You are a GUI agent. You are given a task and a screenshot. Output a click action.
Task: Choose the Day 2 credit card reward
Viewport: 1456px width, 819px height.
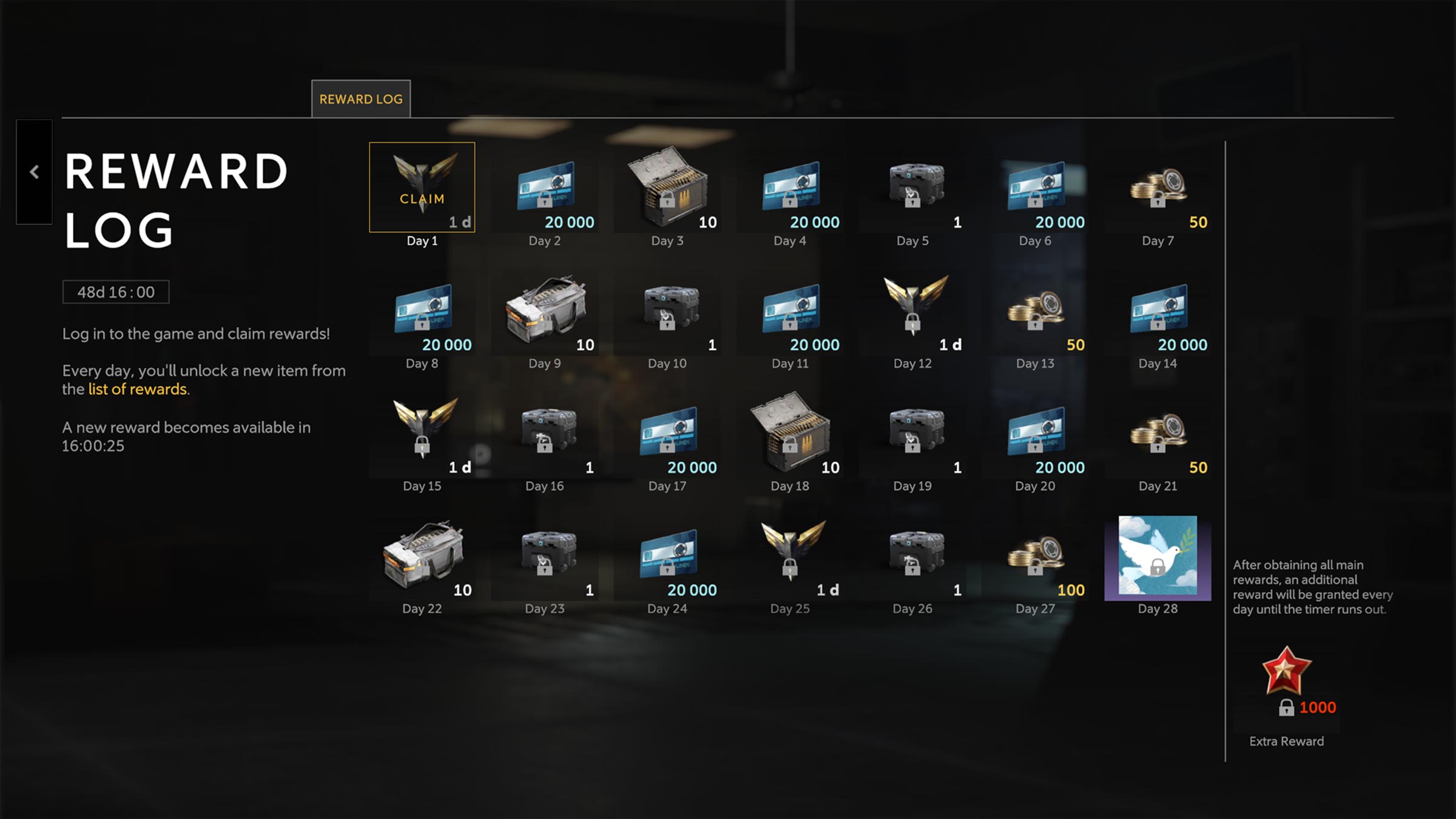[545, 188]
